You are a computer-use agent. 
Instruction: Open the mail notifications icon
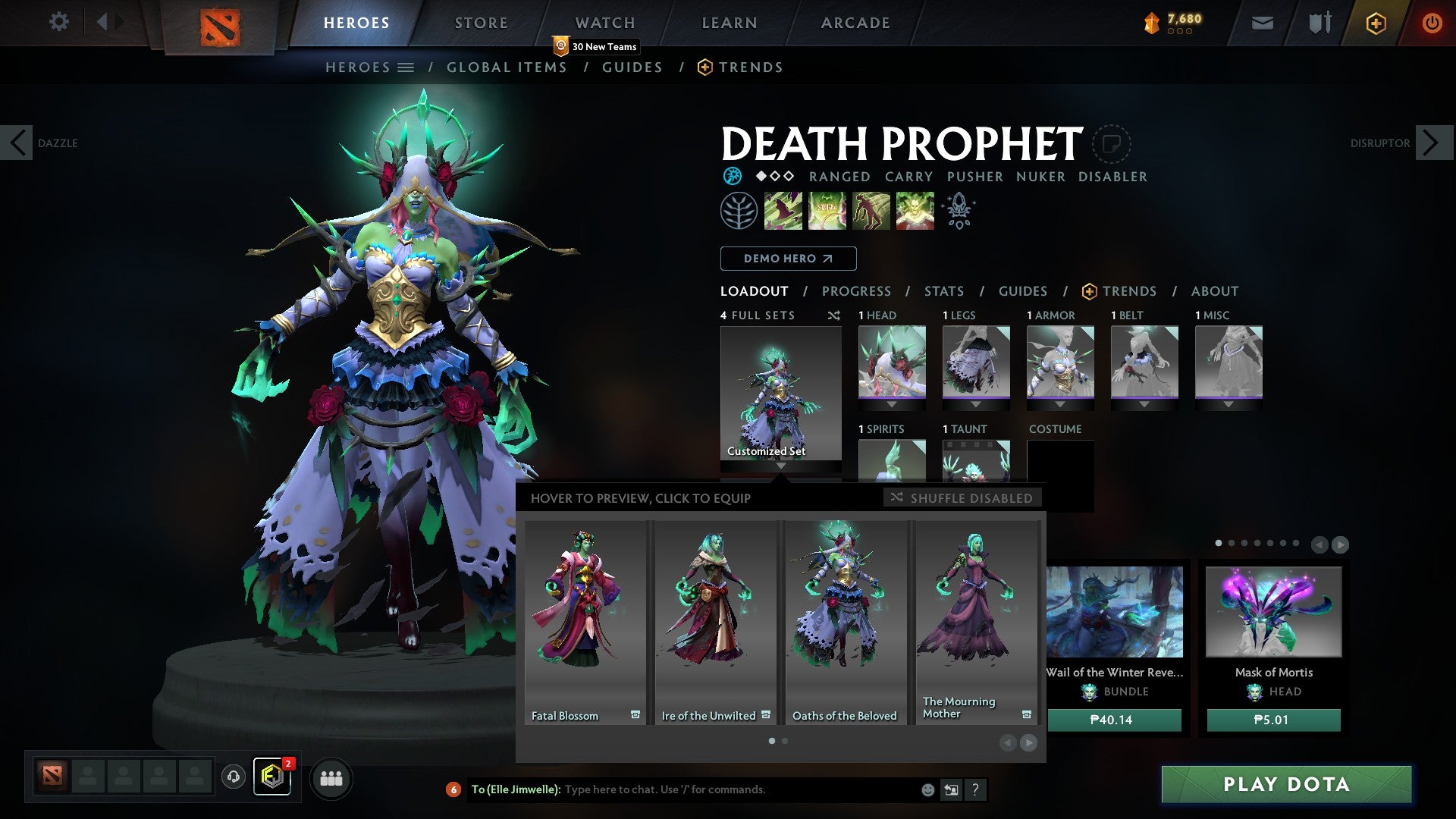(x=1263, y=23)
